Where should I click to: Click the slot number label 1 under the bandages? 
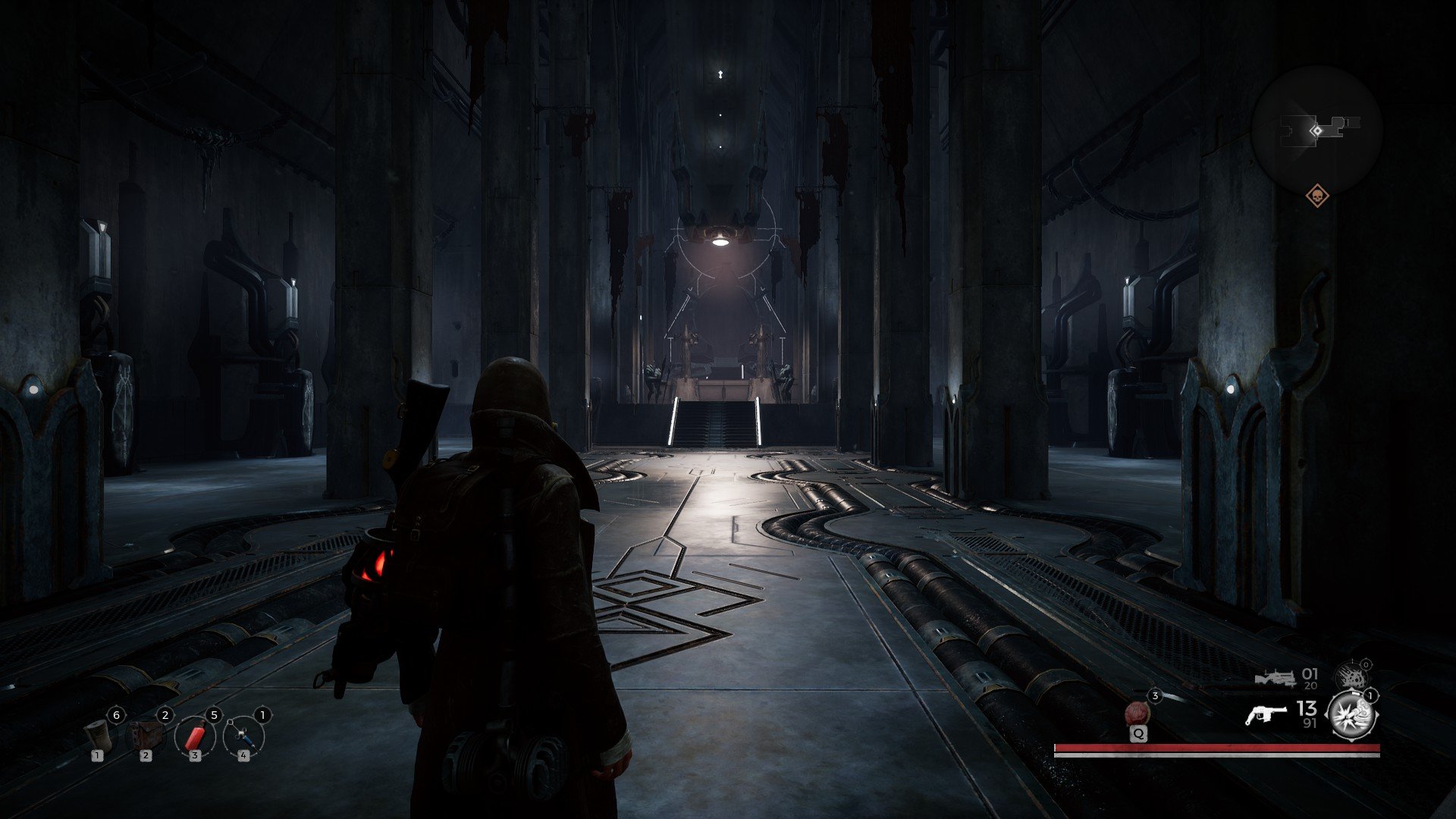tap(97, 756)
